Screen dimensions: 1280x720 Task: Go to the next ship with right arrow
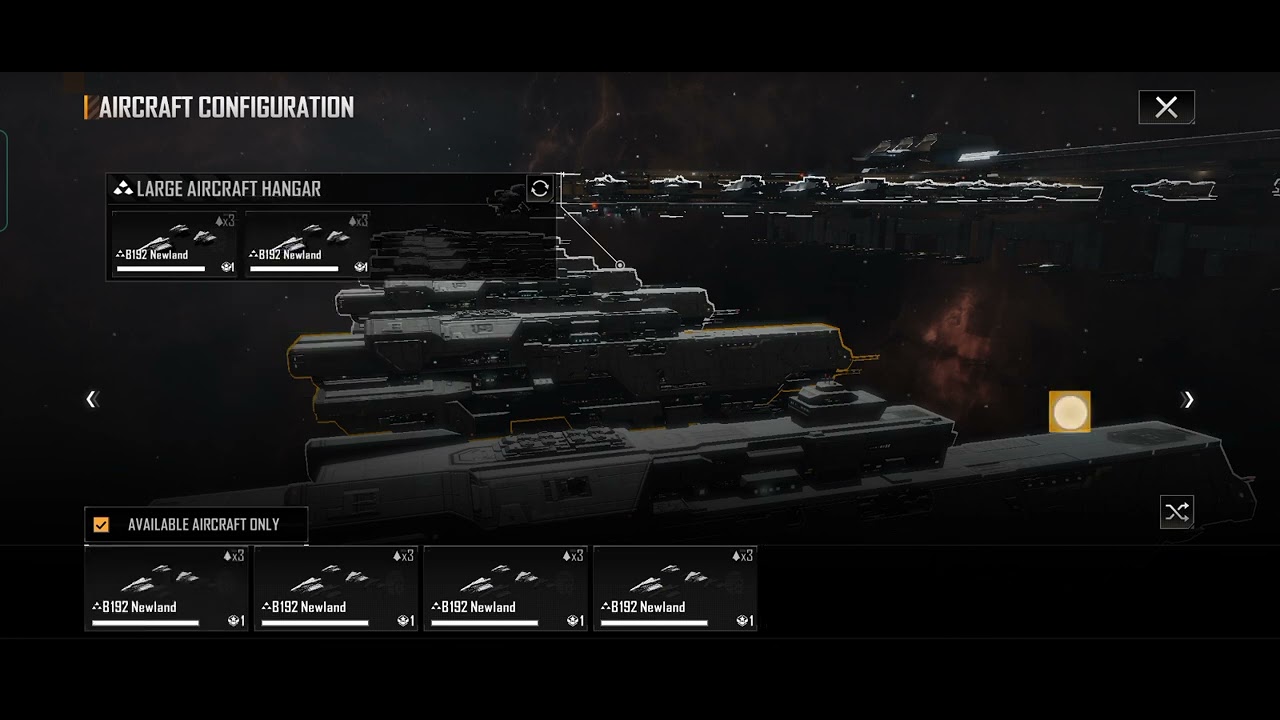click(1188, 400)
